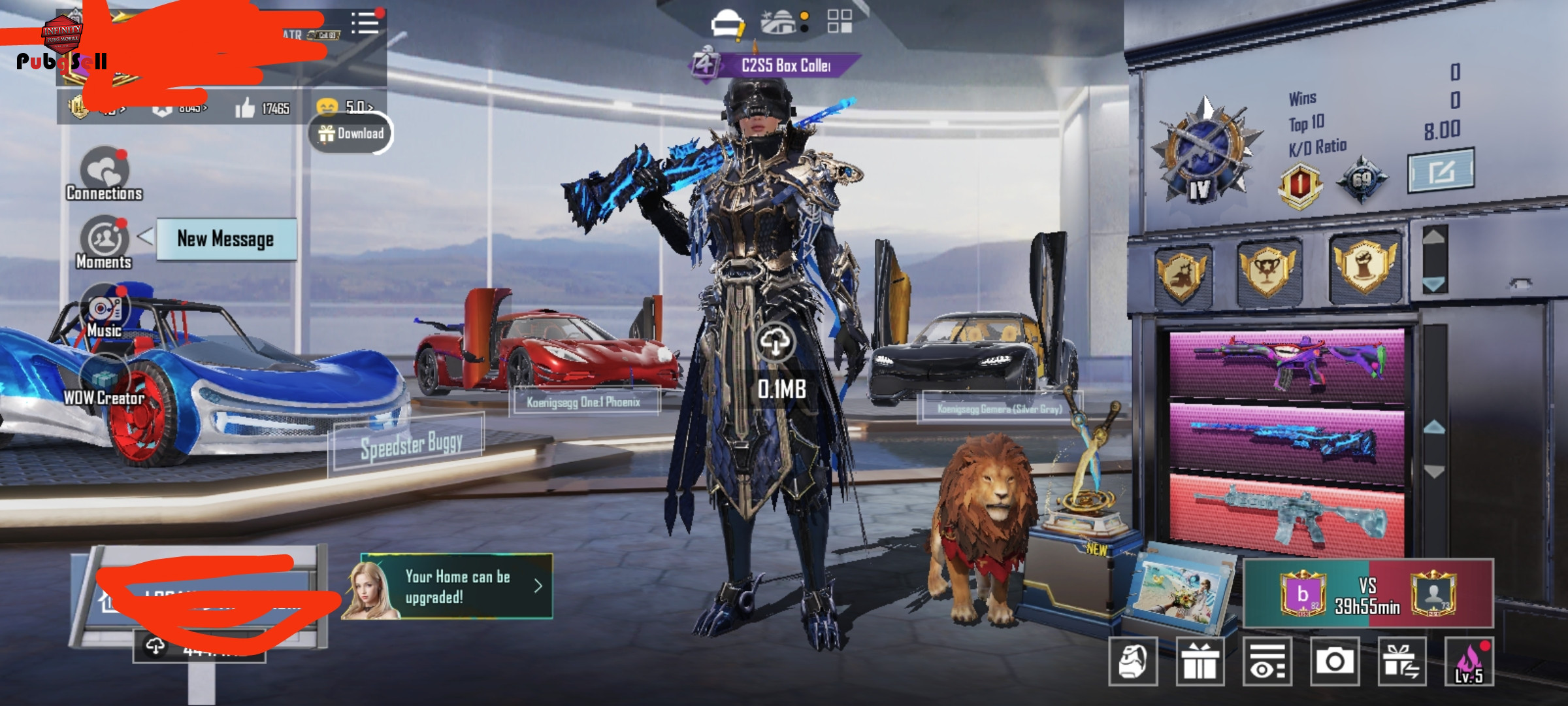The image size is (1568, 706).
Task: Open the list menu with red dot
Action: click(x=365, y=23)
